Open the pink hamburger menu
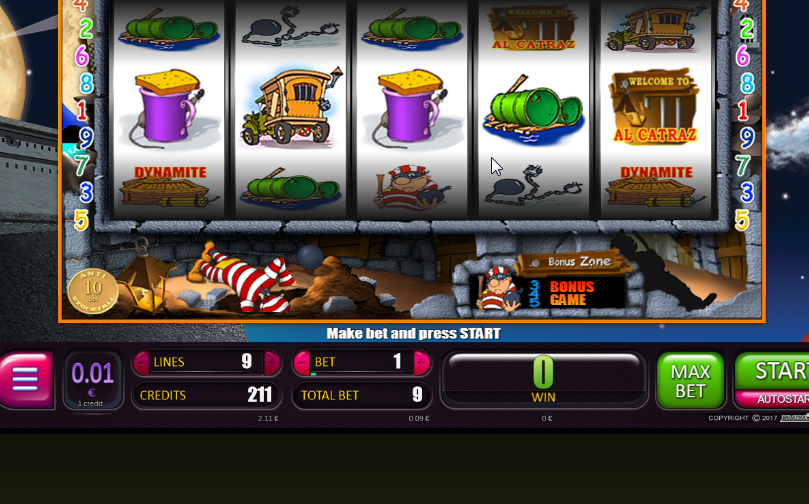This screenshot has width=809, height=504. tap(24, 379)
